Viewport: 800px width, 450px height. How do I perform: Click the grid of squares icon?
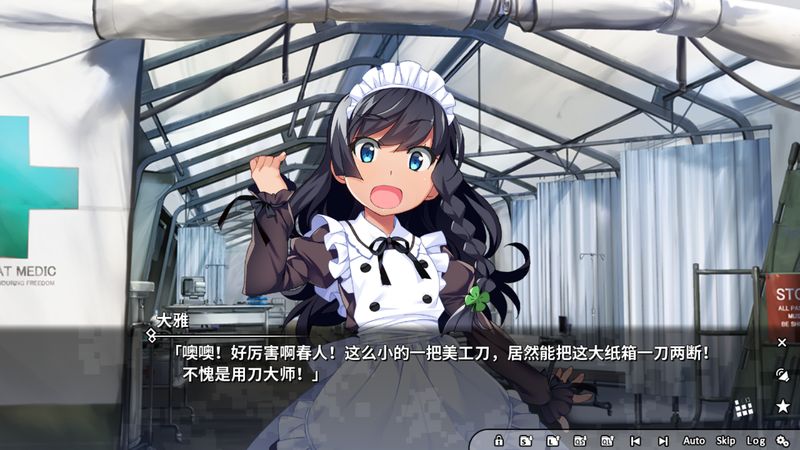coord(744,407)
